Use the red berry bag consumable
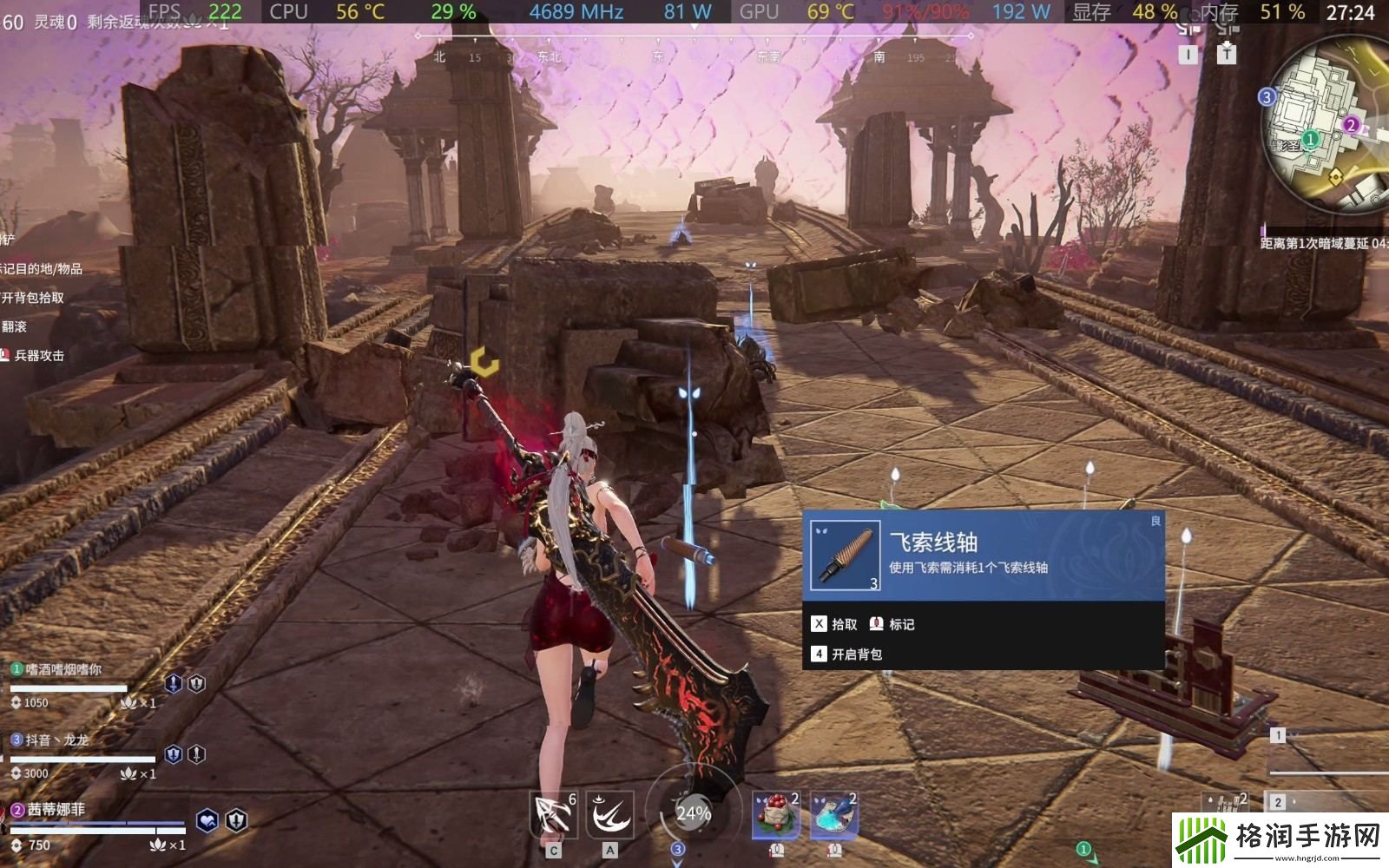The height and width of the screenshot is (868, 1389). pyautogui.click(x=776, y=816)
